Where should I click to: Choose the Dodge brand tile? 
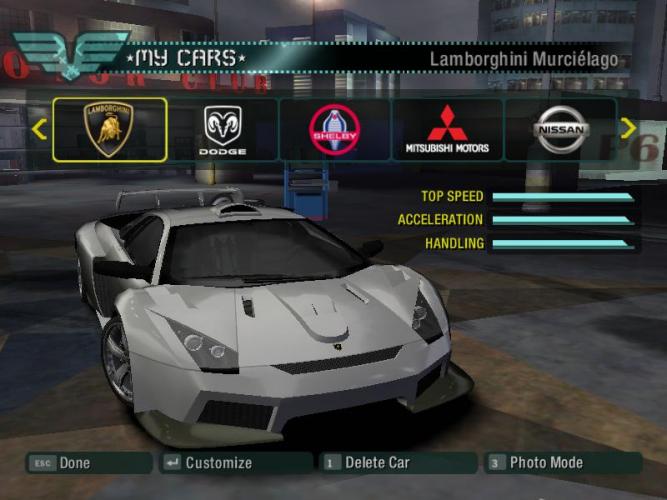(x=222, y=129)
